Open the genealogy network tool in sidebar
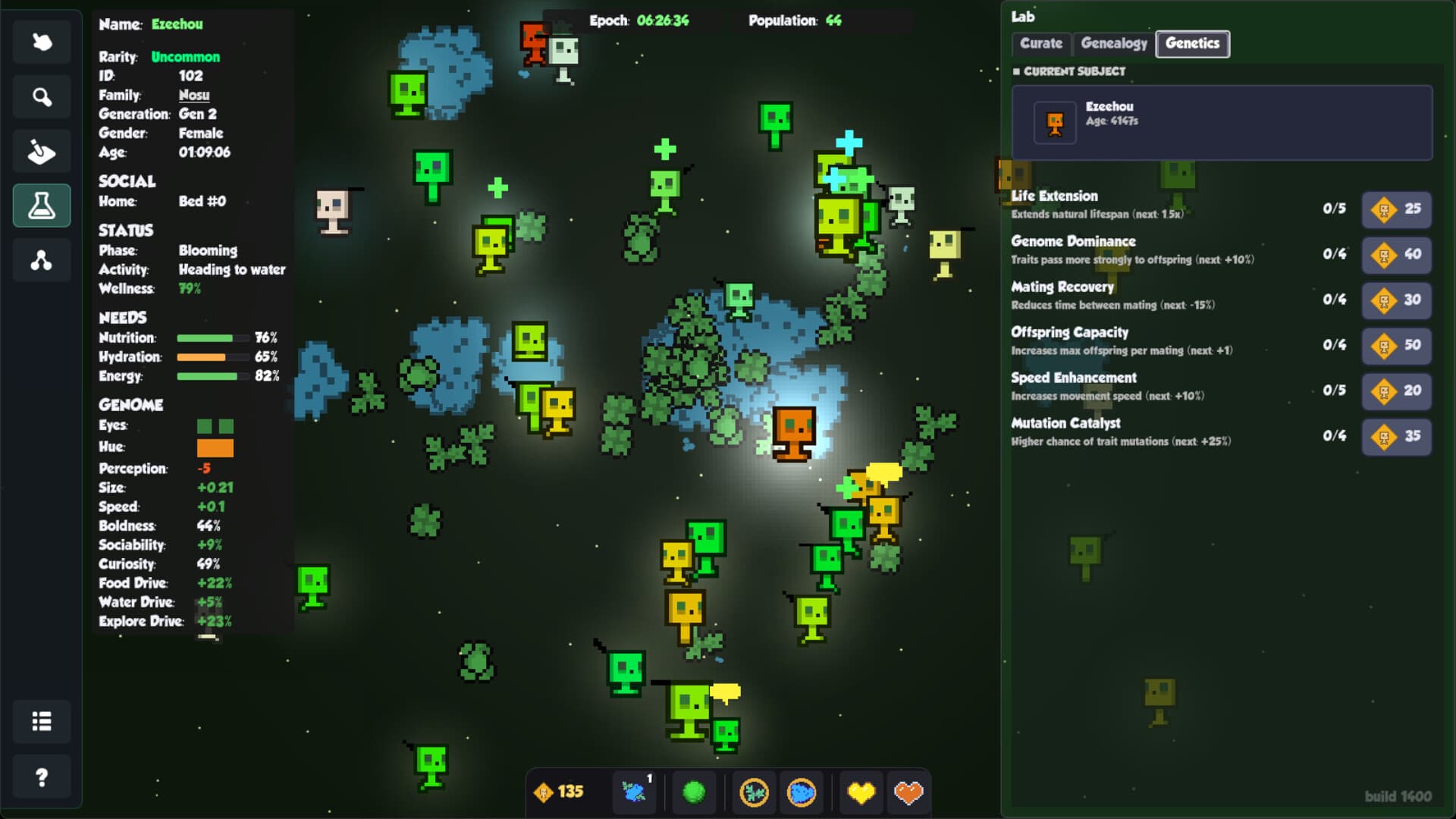 [x=42, y=260]
